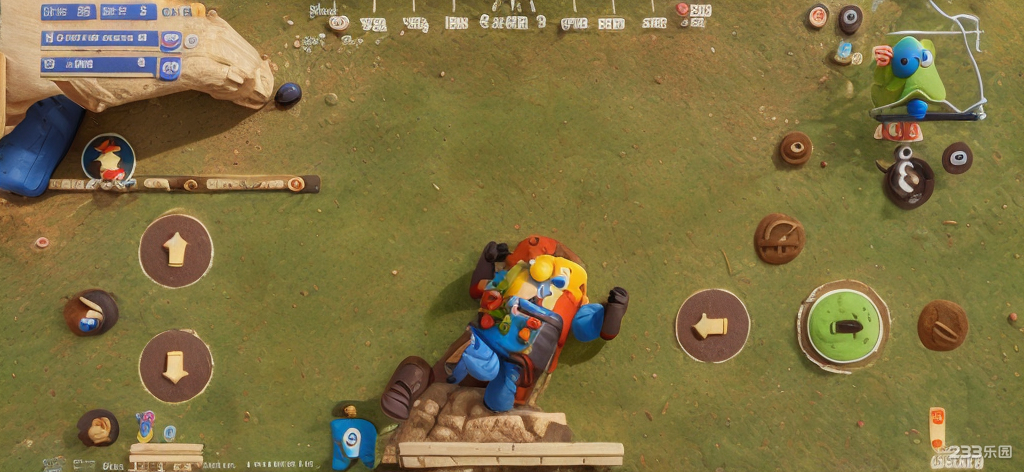1024x472 pixels.
Task: Hit the left arrow round button
Action: 712,326
